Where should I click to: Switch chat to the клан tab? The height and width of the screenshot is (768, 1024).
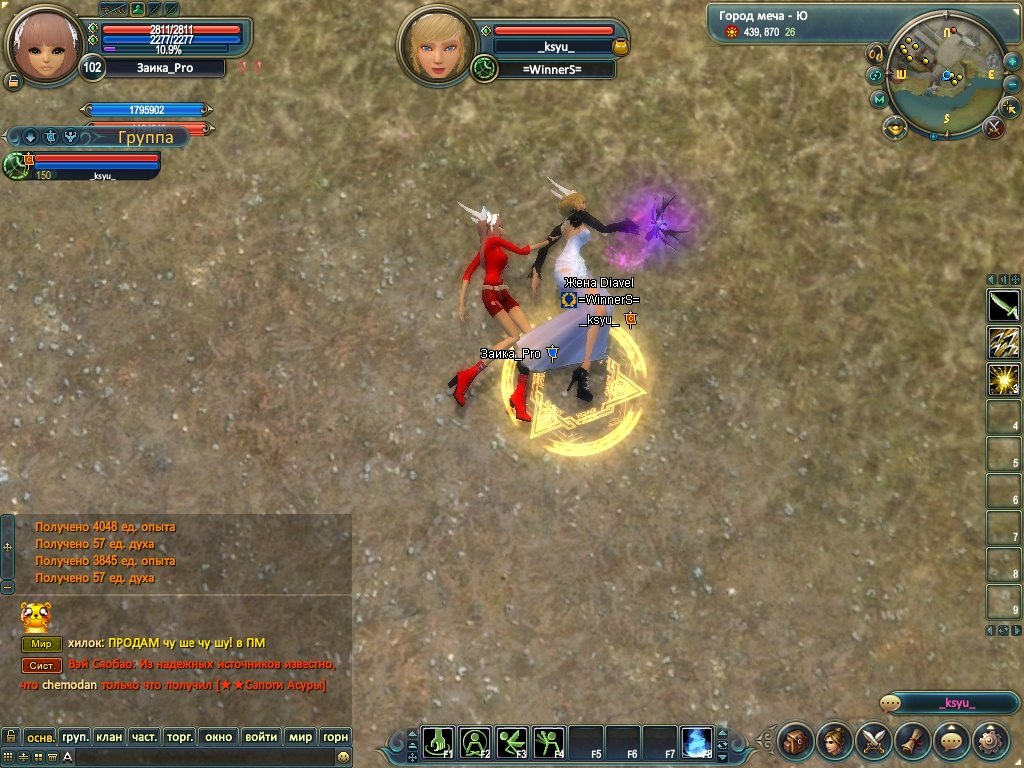[109, 737]
